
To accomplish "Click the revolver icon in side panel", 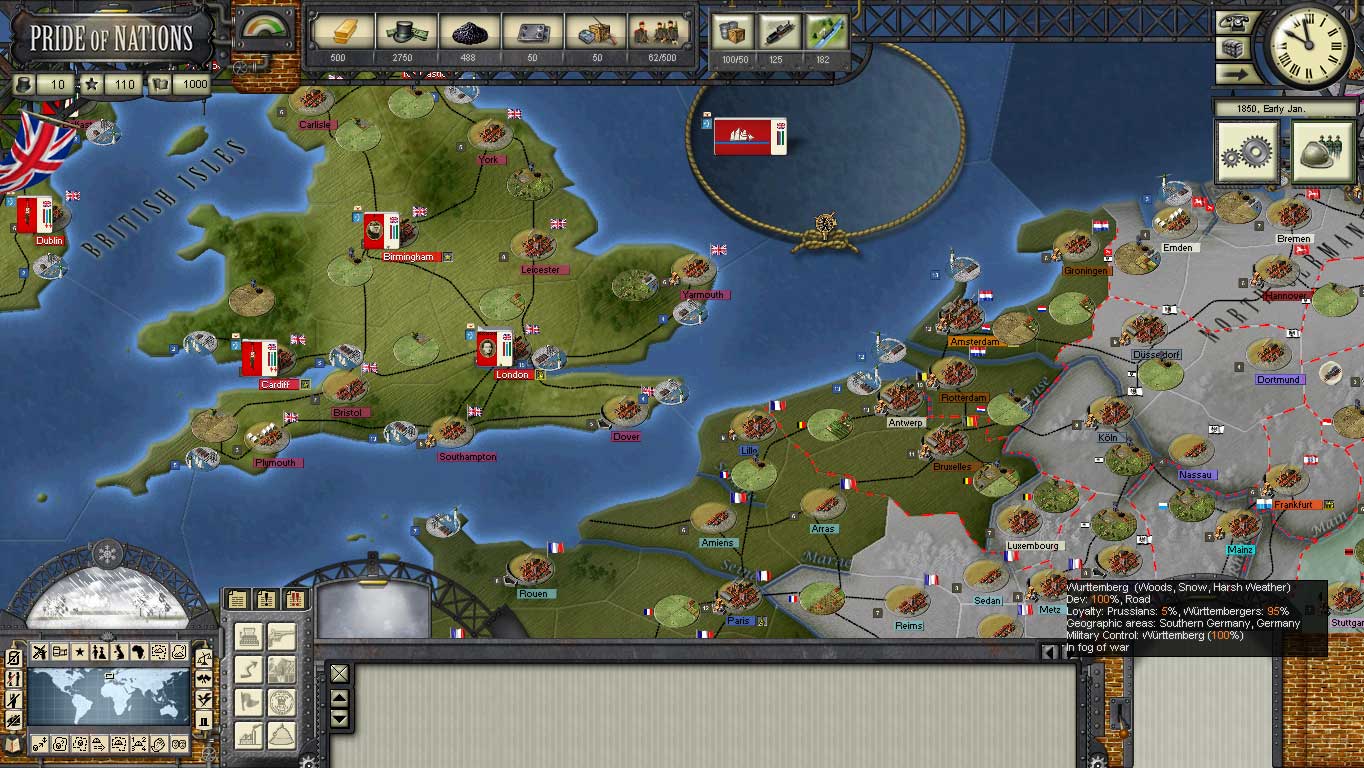I will (x=281, y=635).
